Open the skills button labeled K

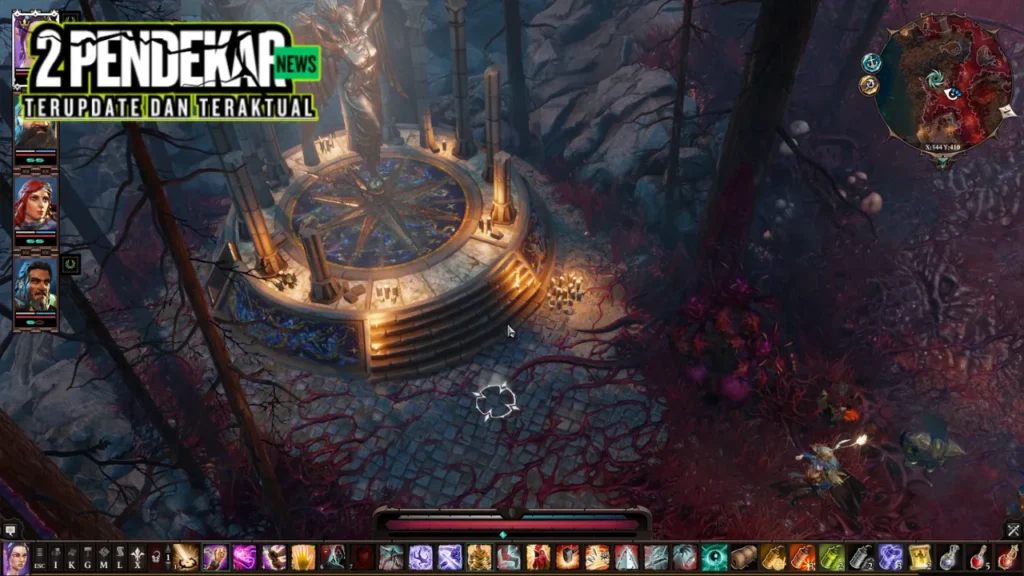pyautogui.click(x=72, y=557)
